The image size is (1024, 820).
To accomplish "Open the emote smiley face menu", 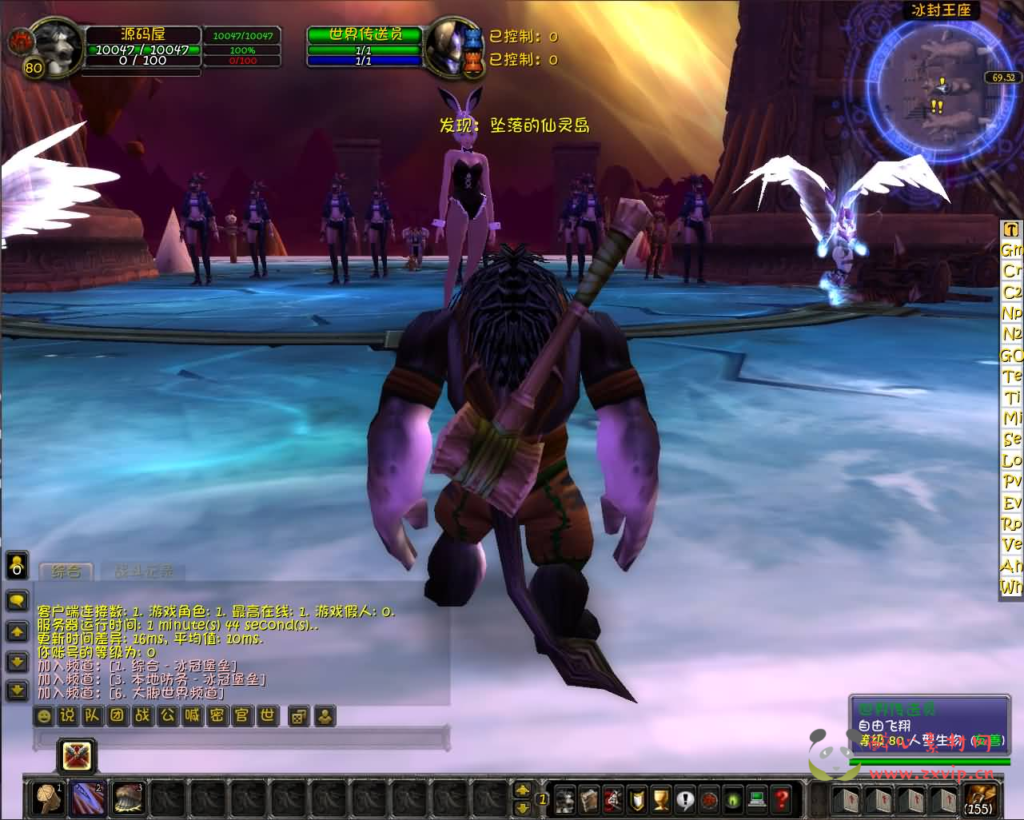I will (x=43, y=716).
